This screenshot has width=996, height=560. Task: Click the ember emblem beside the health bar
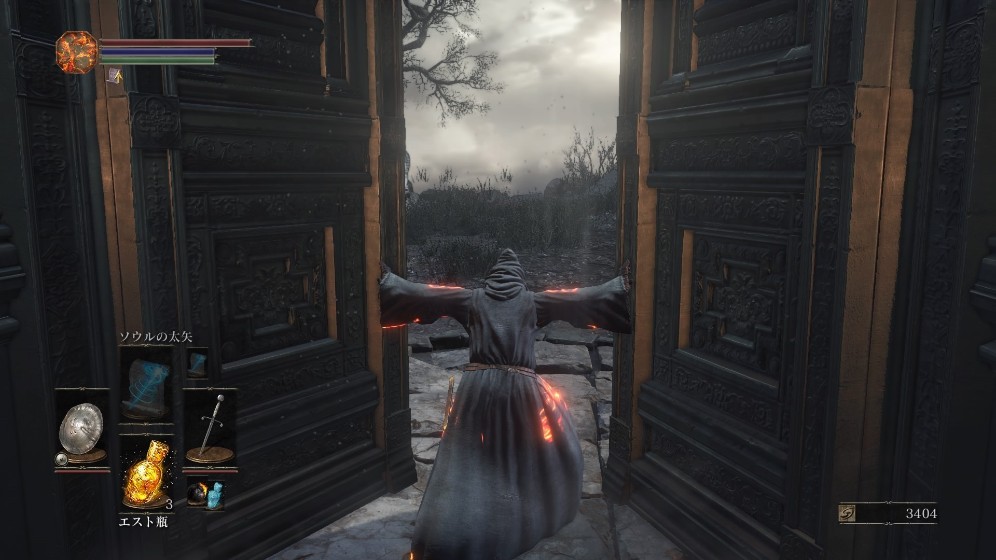(76, 49)
